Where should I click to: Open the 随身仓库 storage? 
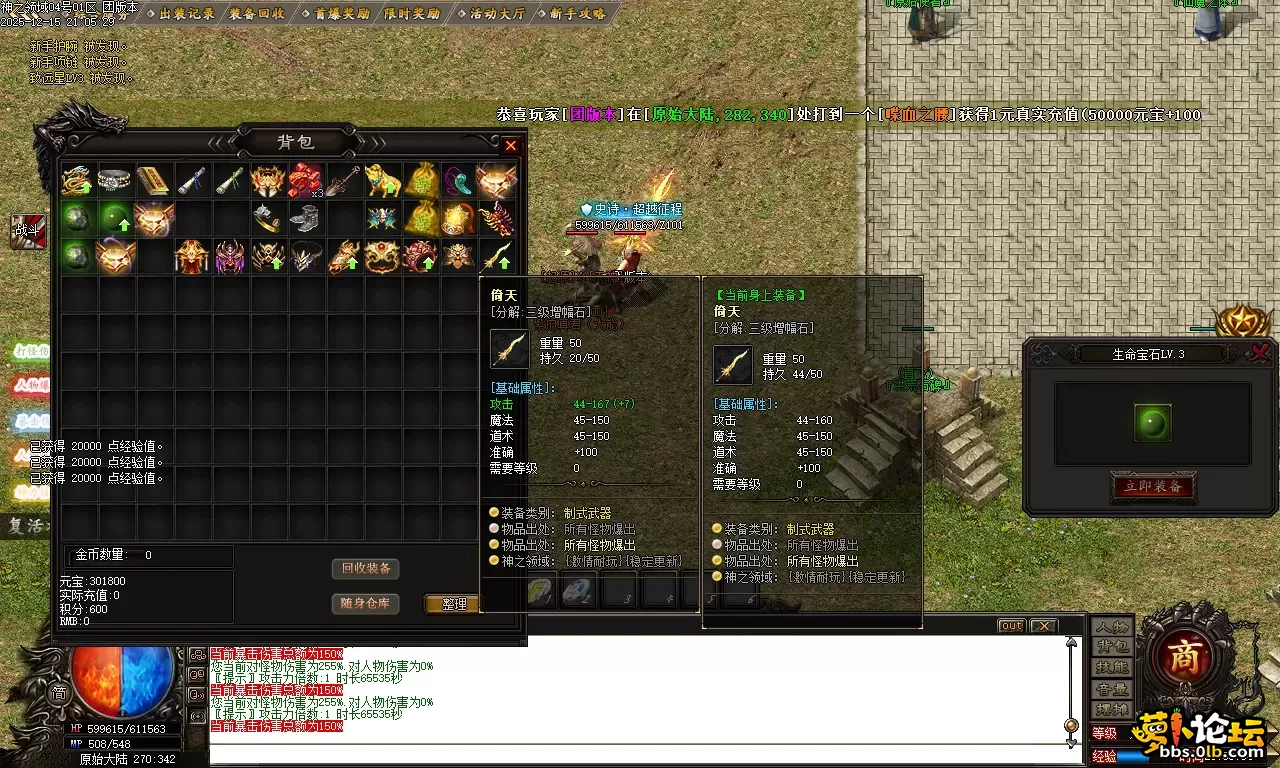click(x=365, y=603)
